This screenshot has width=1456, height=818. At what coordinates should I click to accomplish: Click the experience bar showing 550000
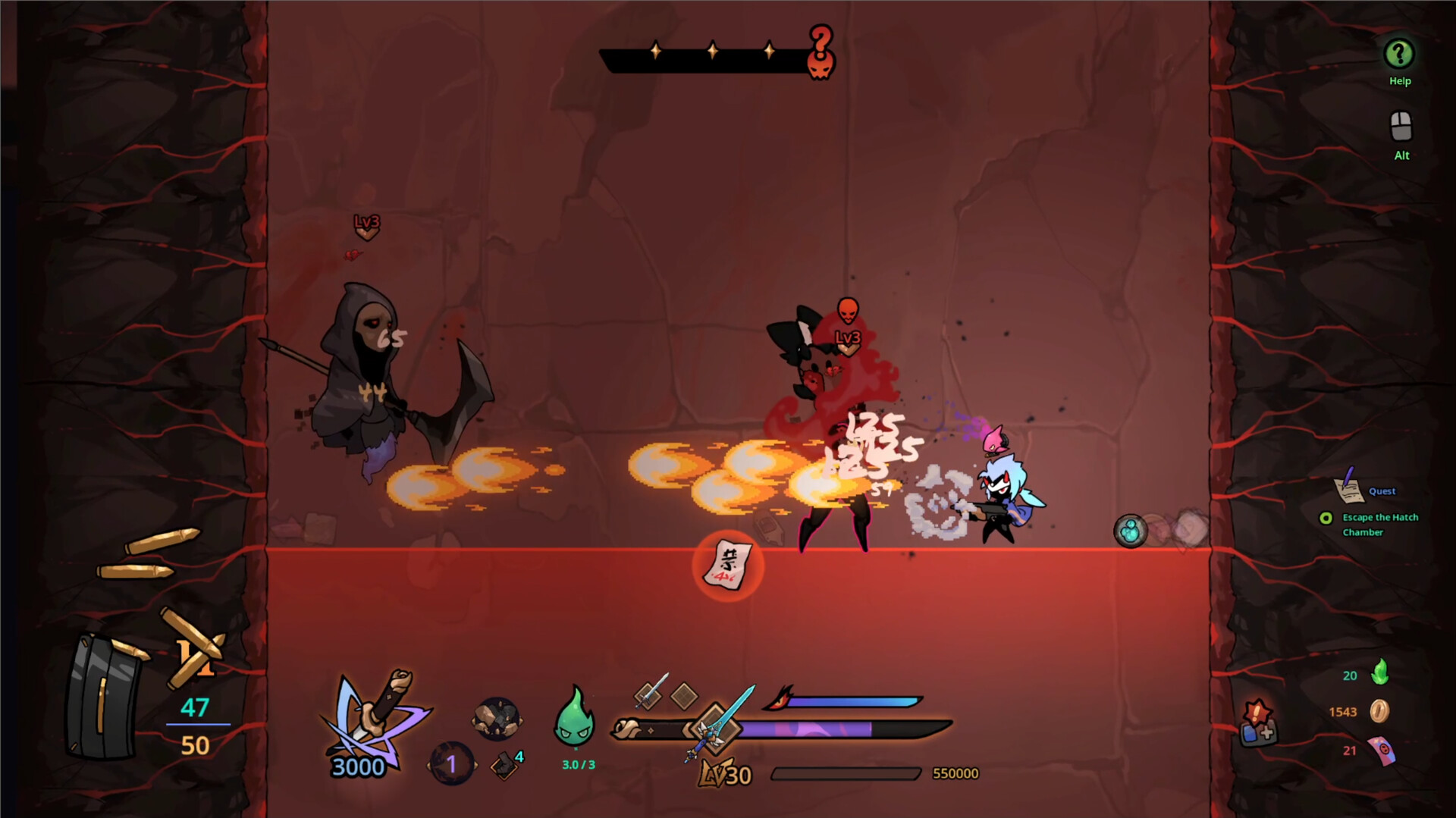coord(846,774)
